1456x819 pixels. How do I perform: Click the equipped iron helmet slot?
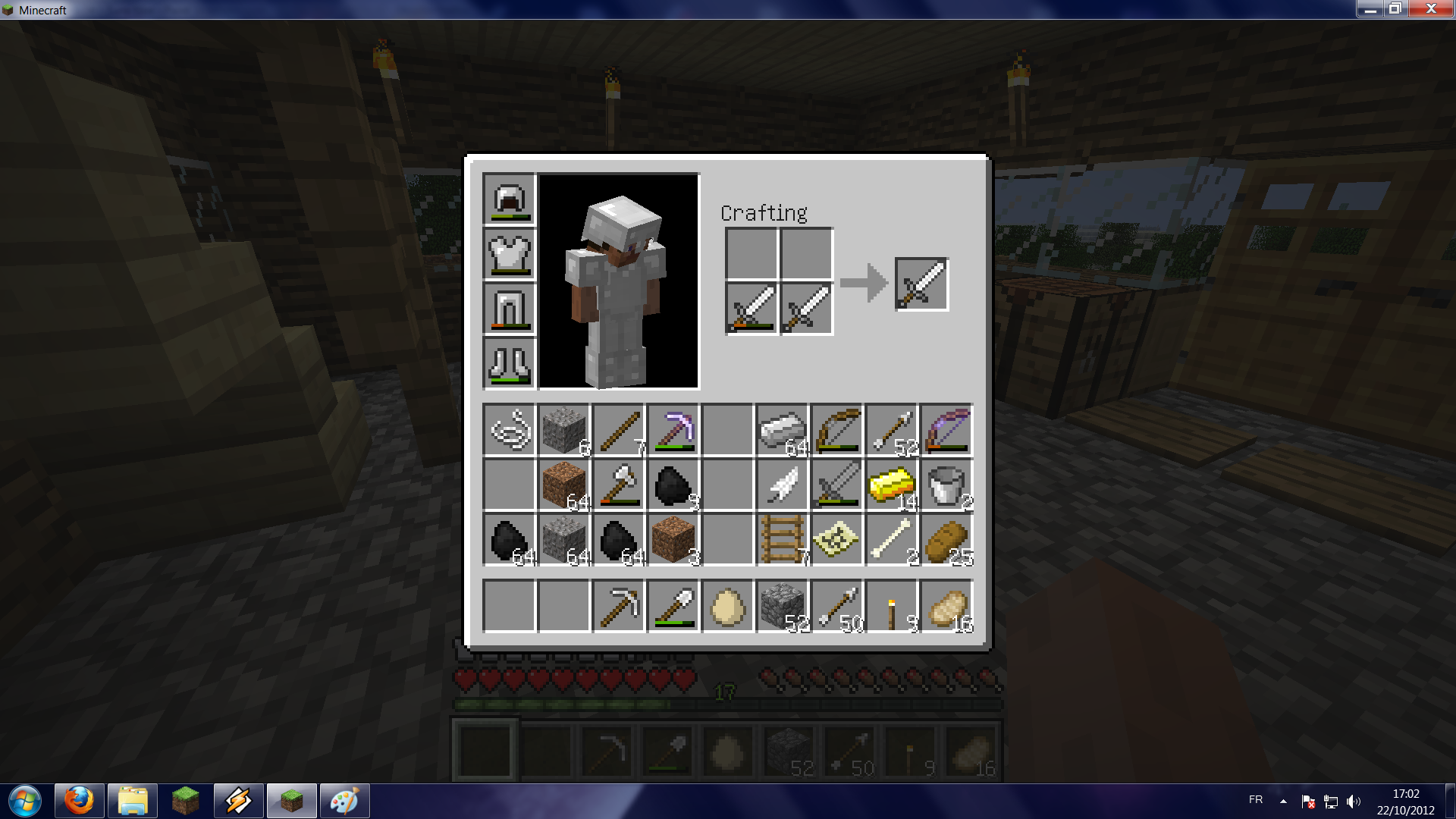509,199
